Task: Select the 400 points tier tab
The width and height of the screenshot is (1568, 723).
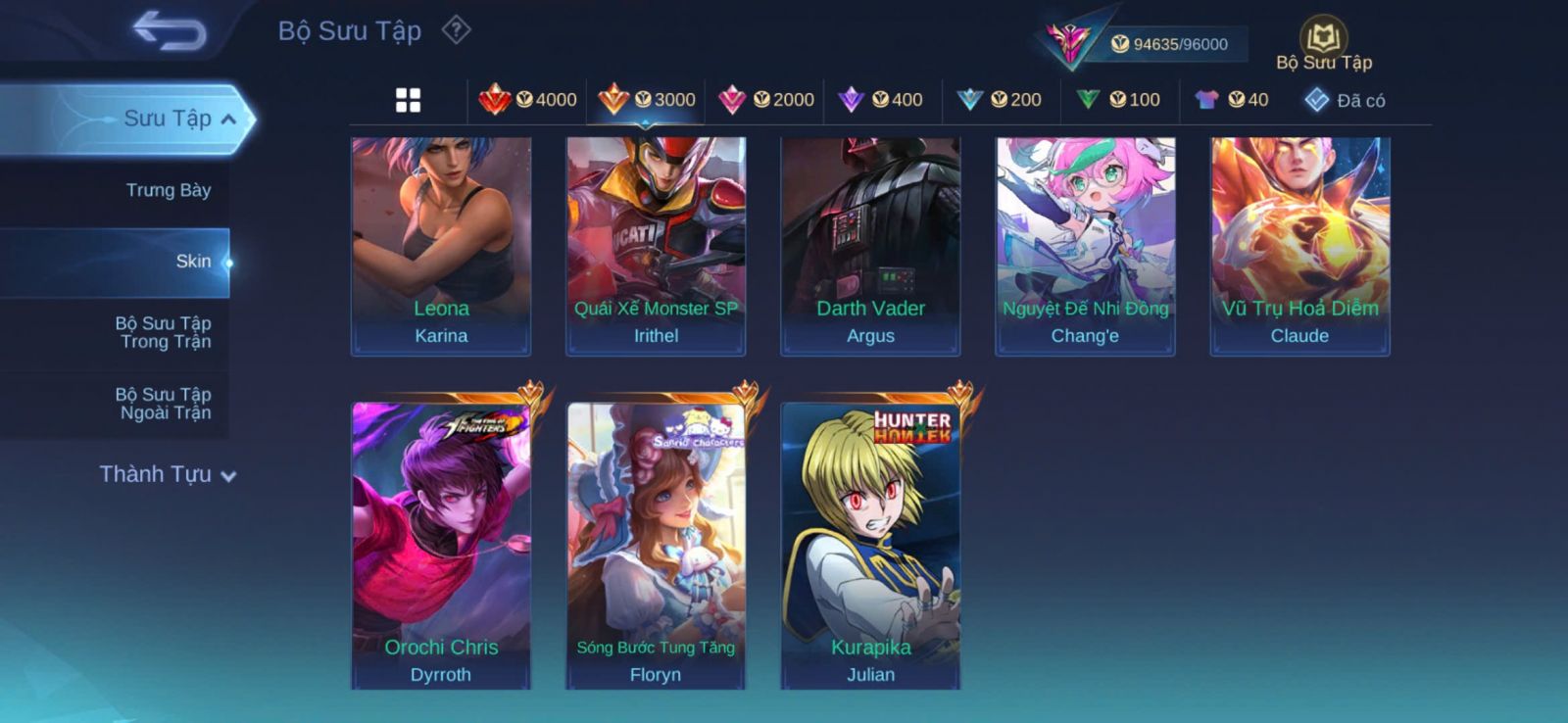Action: click(881, 100)
